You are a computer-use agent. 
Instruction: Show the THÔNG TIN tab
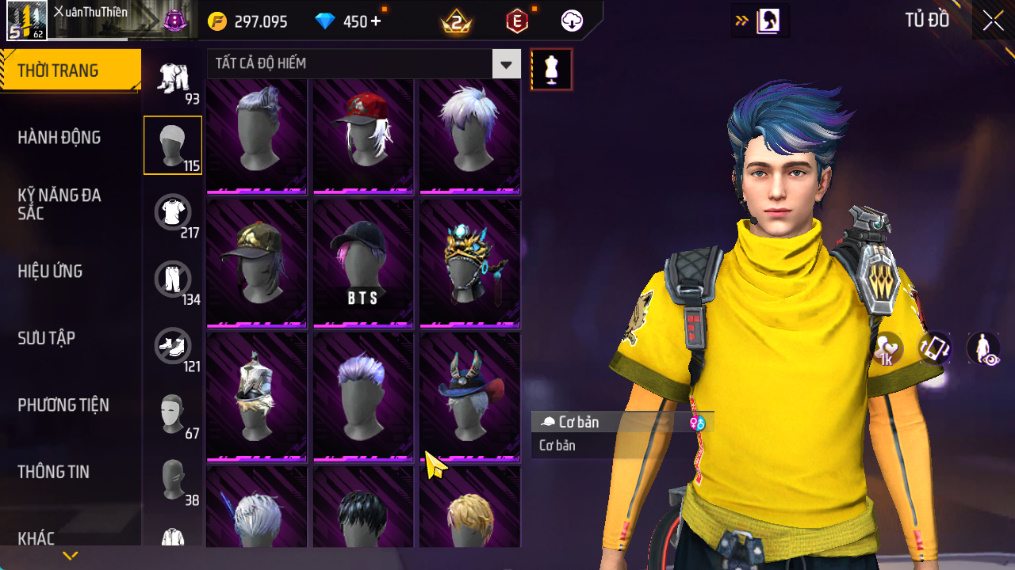pyautogui.click(x=53, y=472)
